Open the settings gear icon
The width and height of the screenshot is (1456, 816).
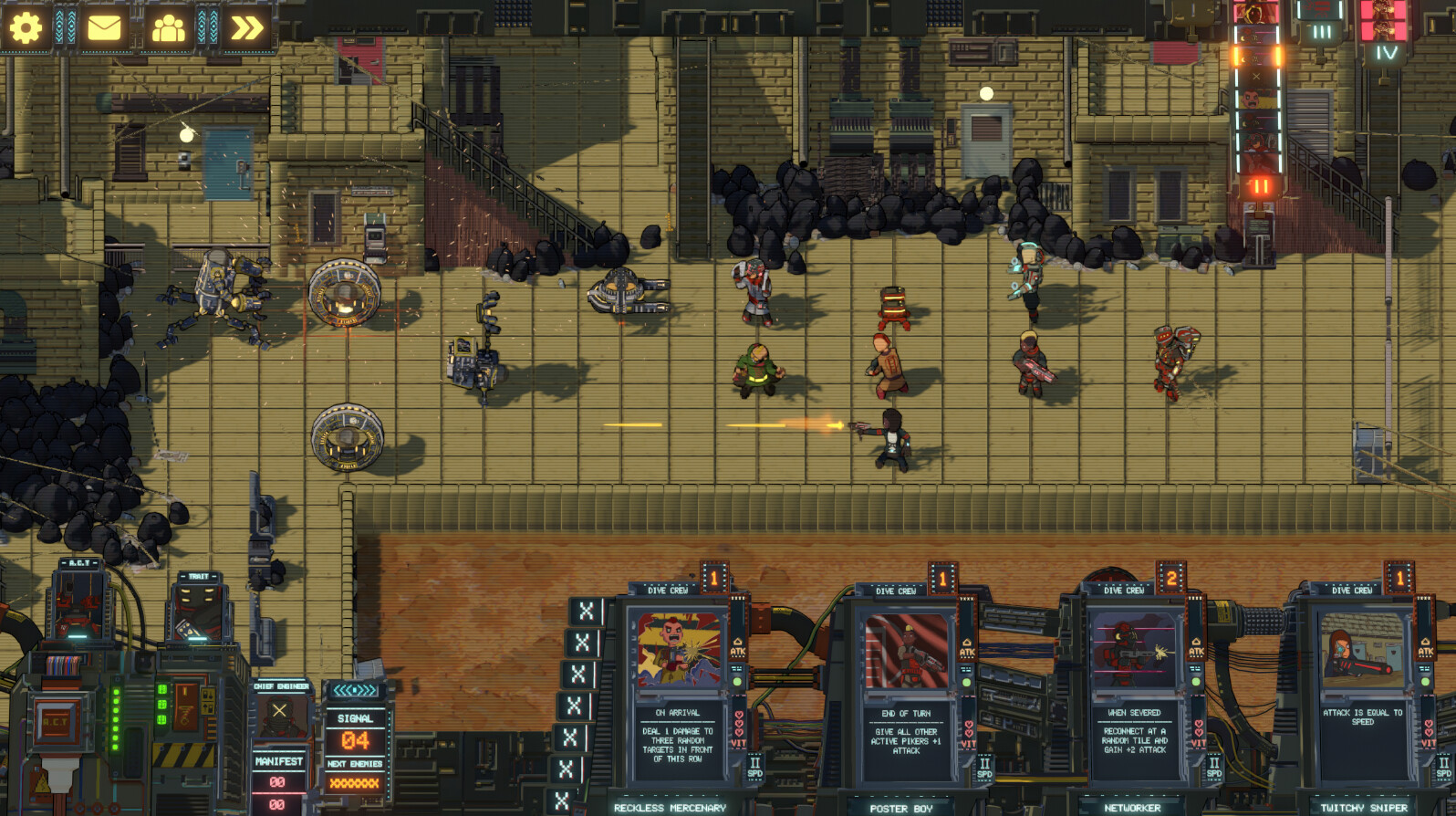27,26
